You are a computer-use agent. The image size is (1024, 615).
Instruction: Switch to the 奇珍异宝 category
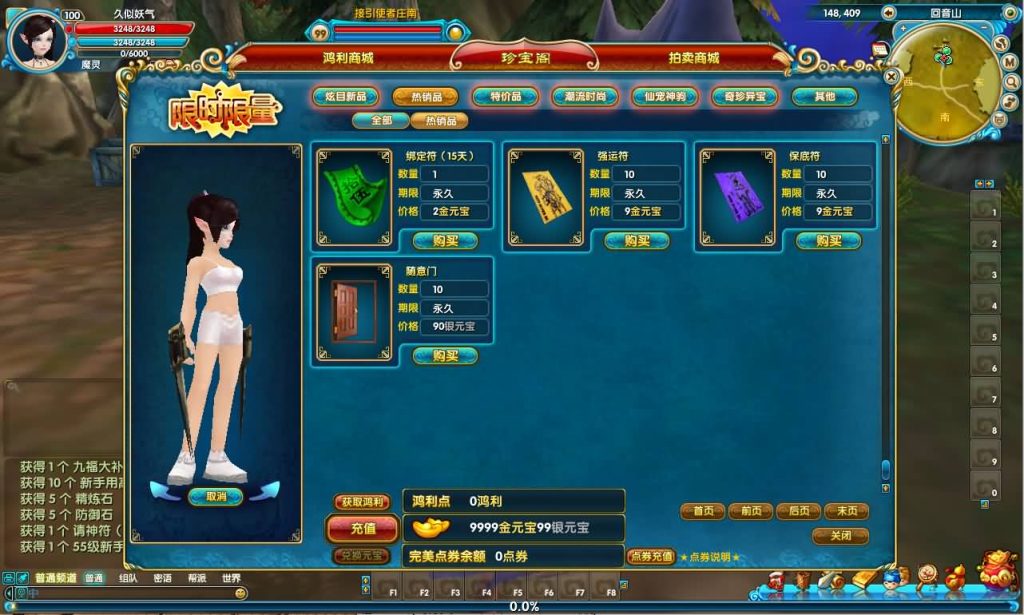(x=745, y=97)
